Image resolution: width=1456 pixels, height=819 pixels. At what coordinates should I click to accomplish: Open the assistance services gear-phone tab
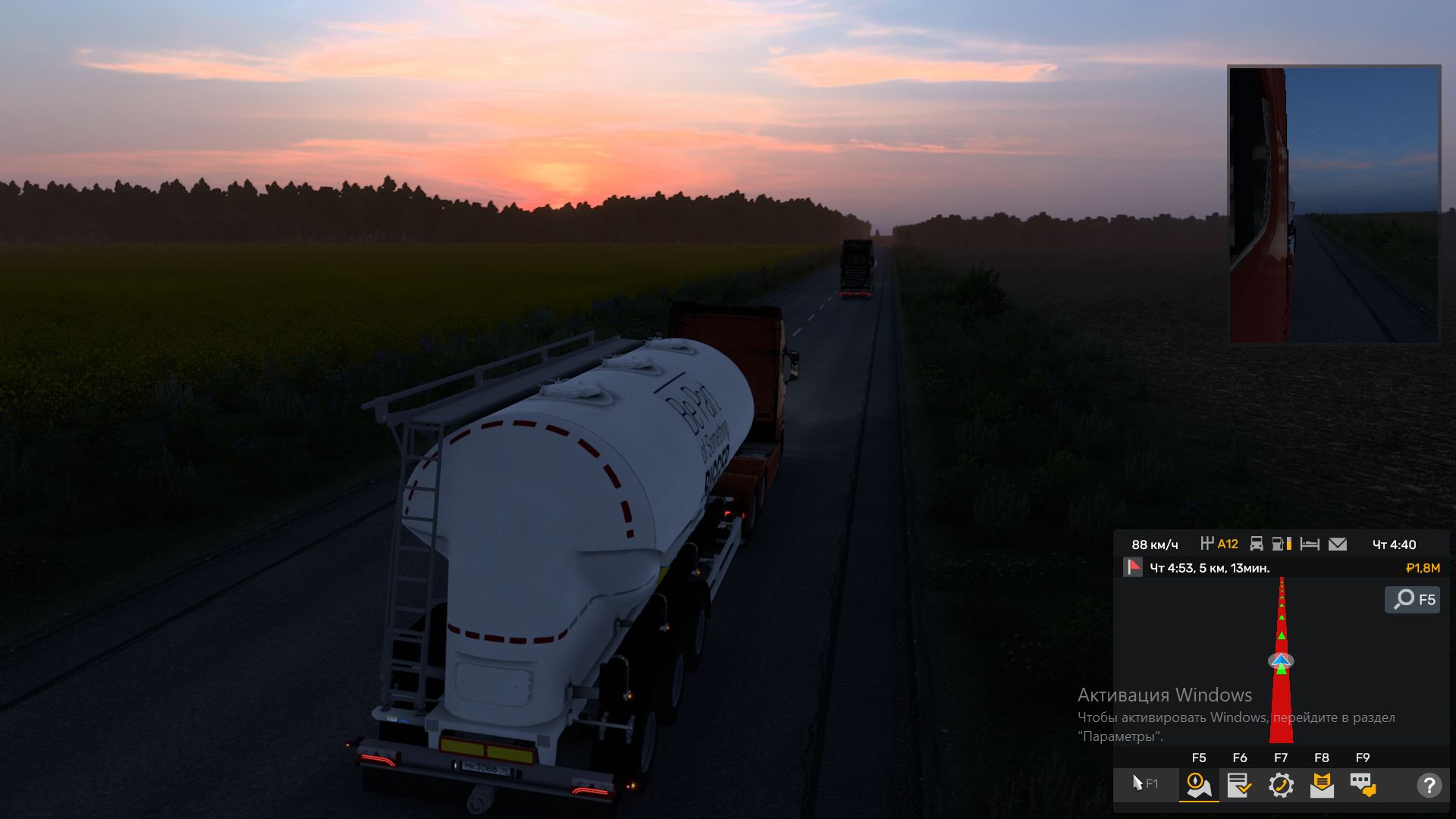point(1281,785)
